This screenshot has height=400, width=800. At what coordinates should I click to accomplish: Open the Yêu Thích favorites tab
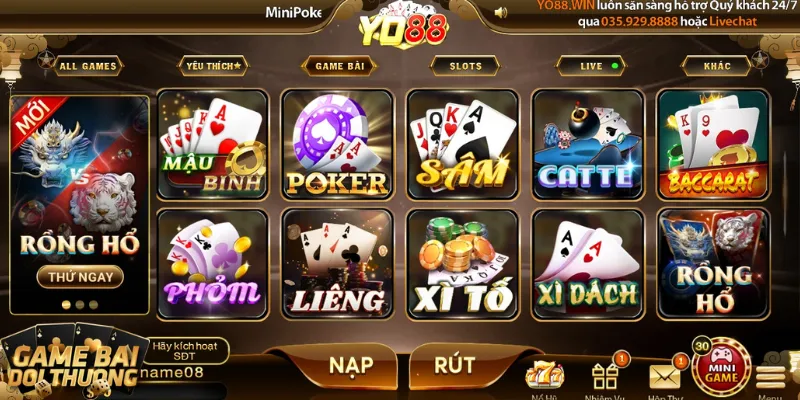click(212, 66)
